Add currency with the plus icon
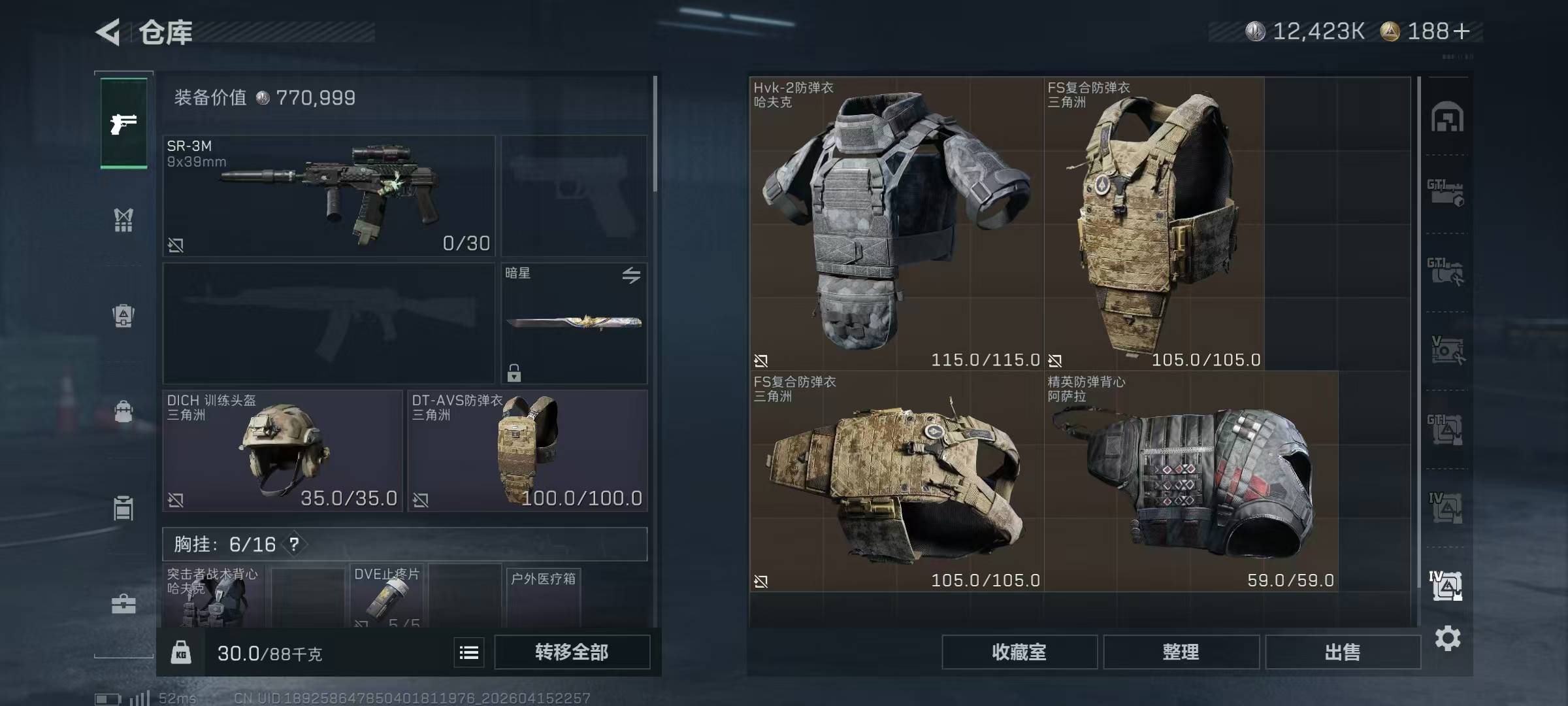1568x706 pixels. point(1462,31)
